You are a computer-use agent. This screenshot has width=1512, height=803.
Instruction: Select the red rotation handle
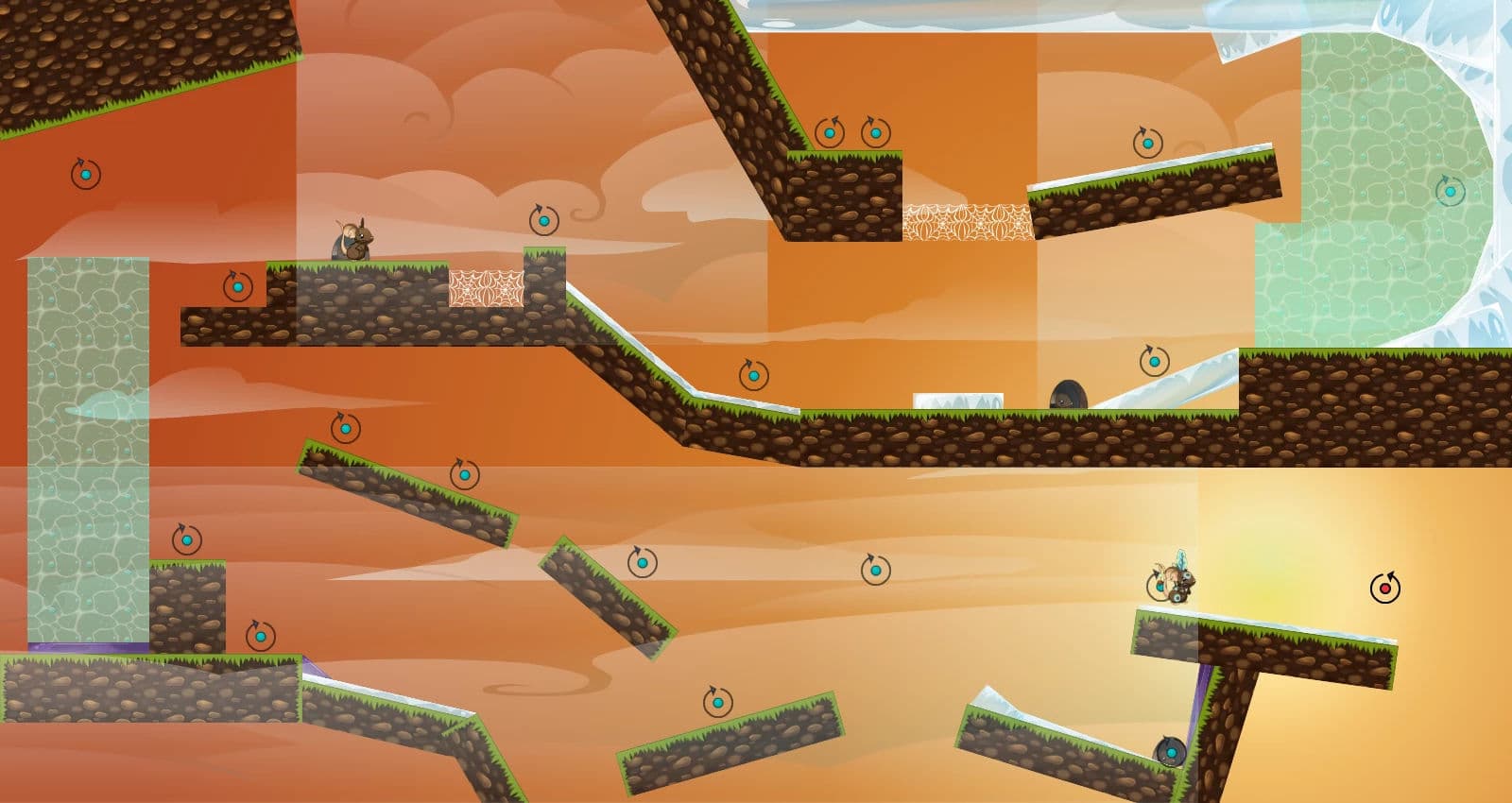[x=1385, y=589]
